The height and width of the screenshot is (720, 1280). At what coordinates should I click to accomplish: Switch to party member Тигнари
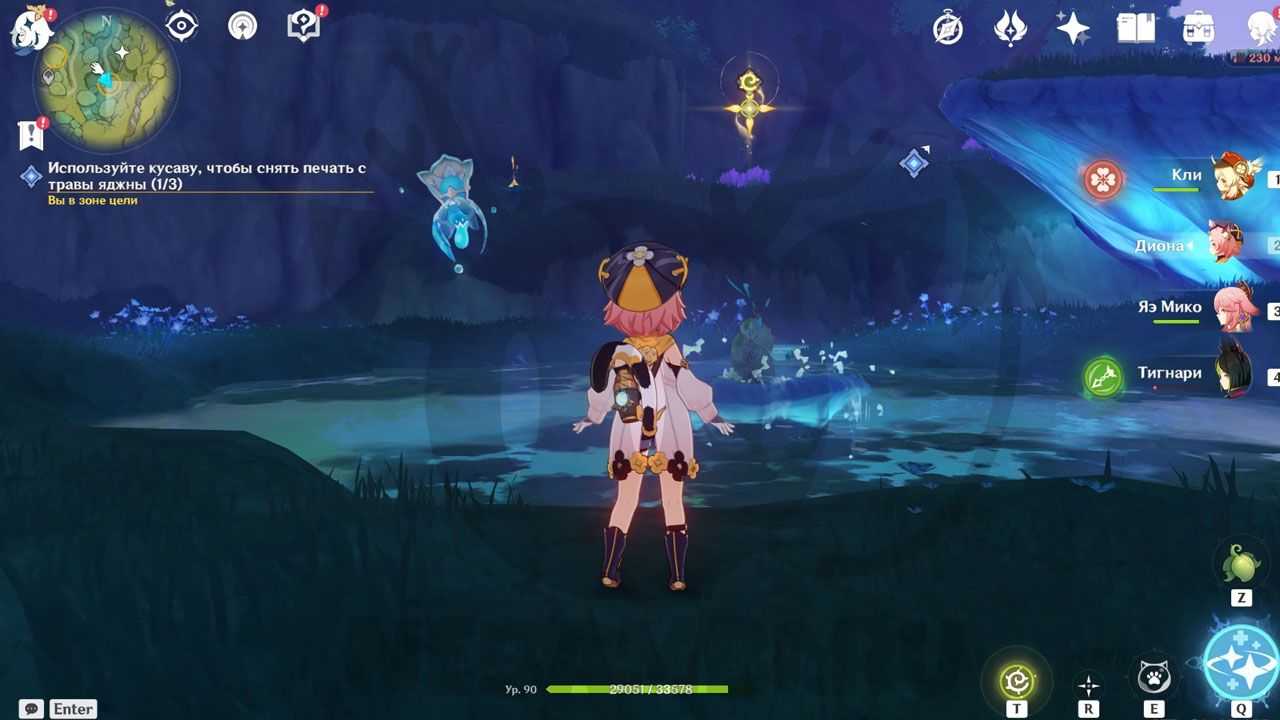click(x=1236, y=375)
